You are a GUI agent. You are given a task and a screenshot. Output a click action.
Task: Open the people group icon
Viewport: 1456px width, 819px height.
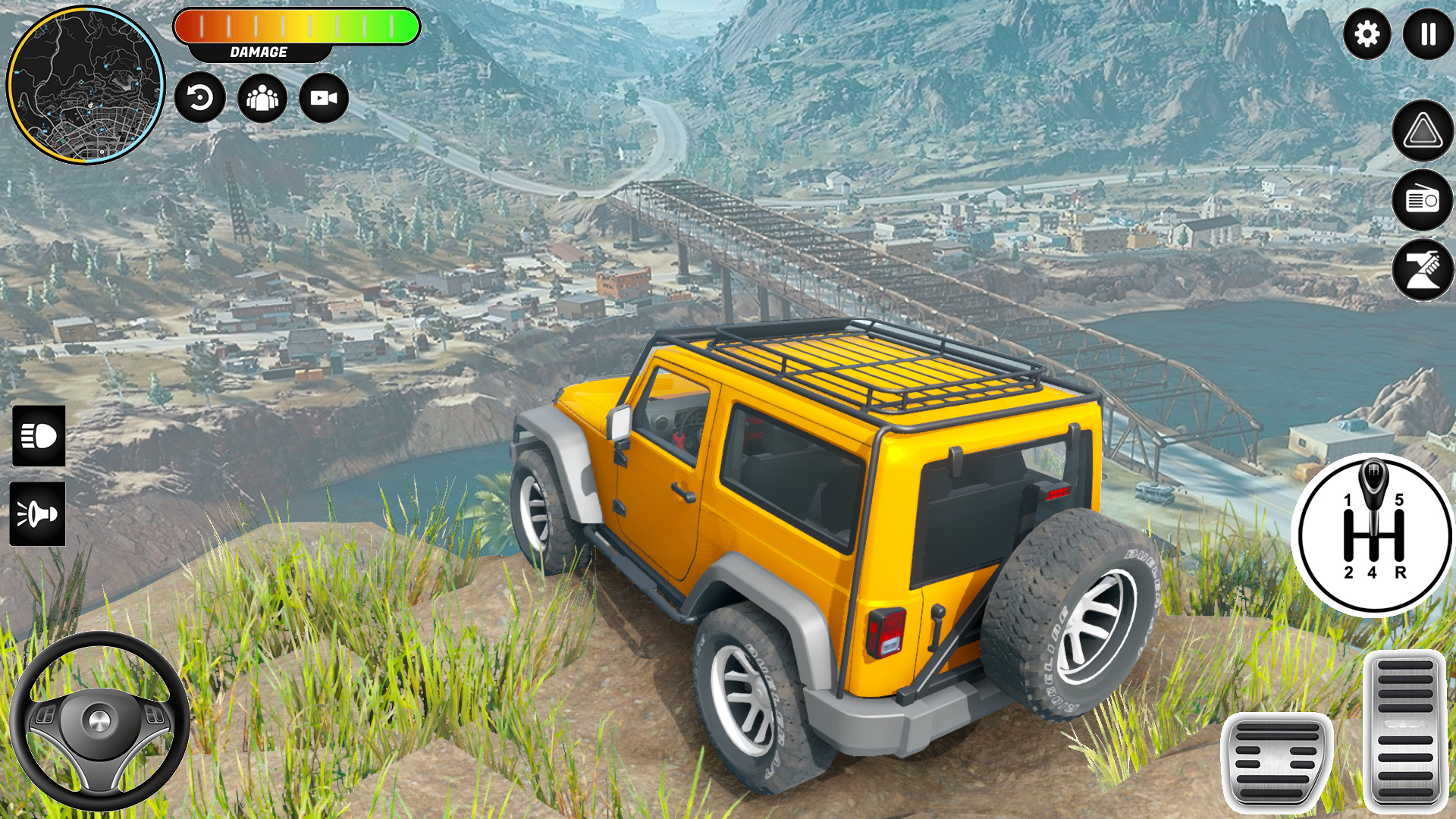pyautogui.click(x=262, y=98)
